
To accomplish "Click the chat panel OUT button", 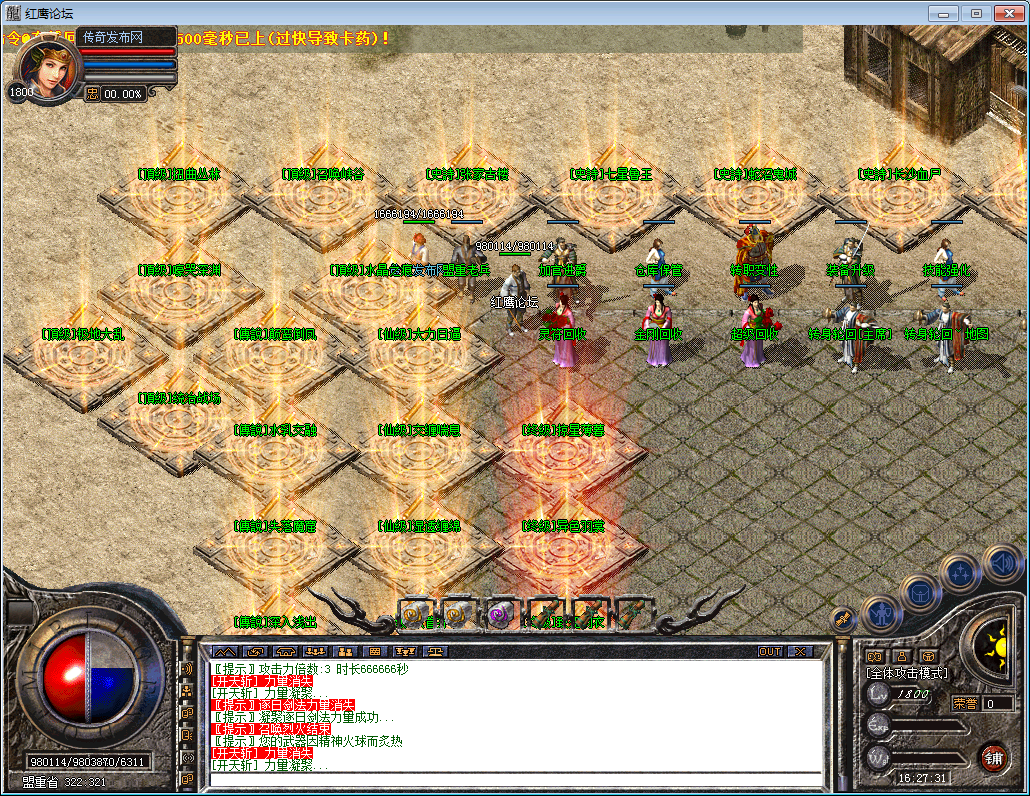I will pyautogui.click(x=769, y=651).
